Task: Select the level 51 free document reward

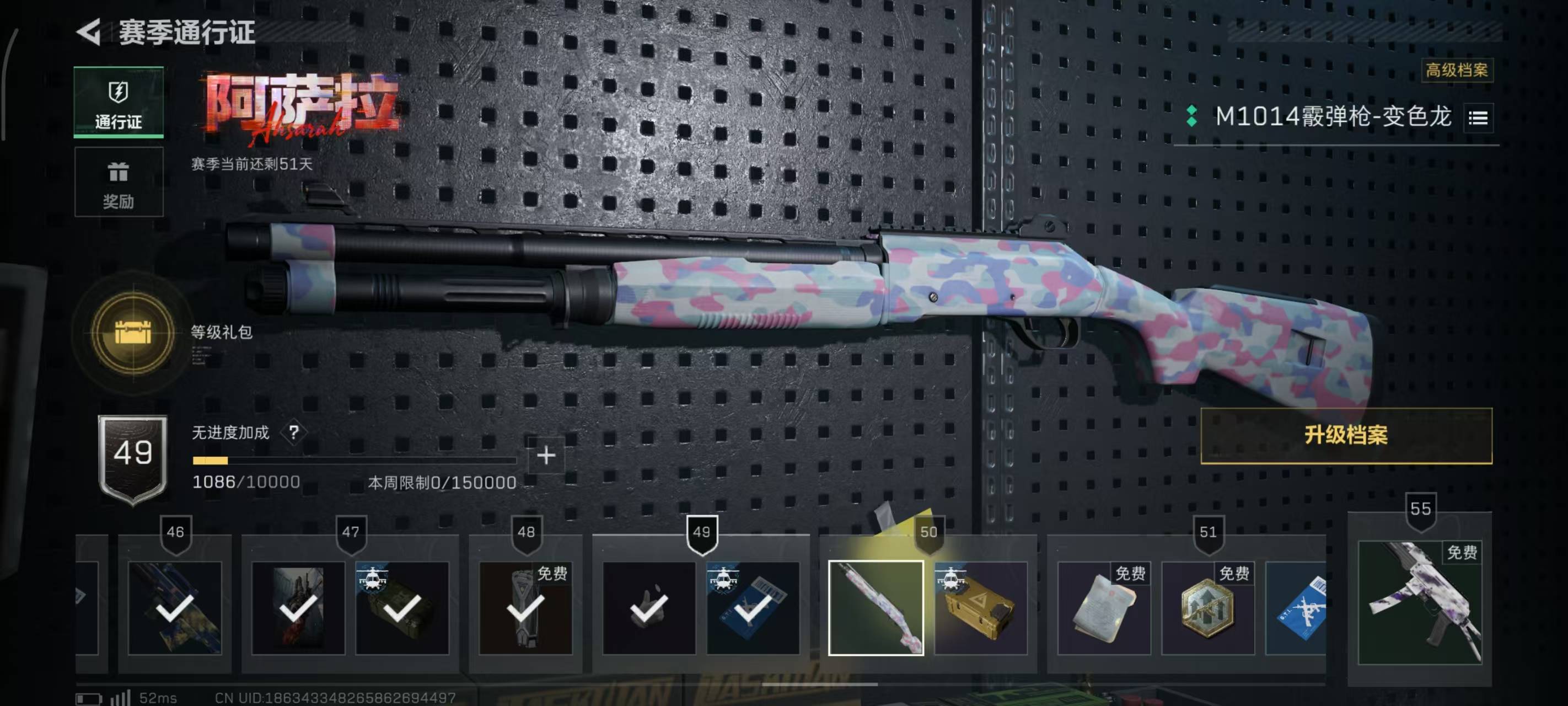Action: tap(1104, 608)
